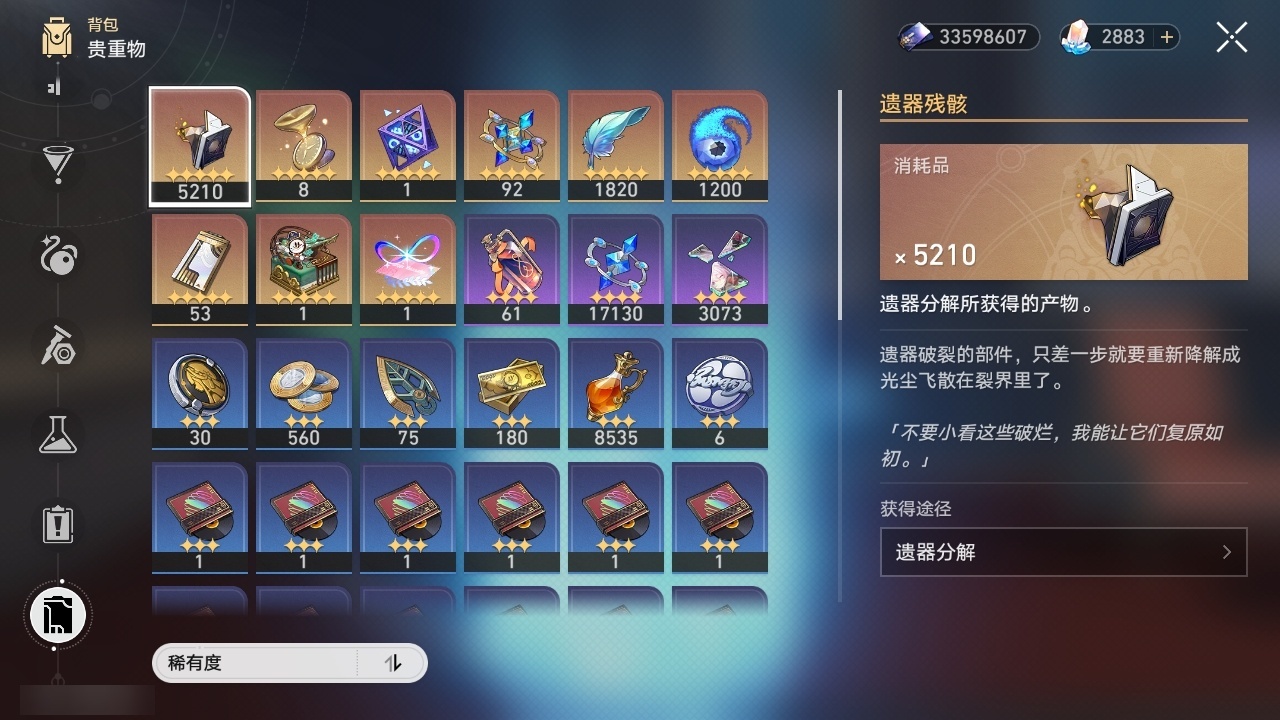Open the backpack icon at the top of sidebar
This screenshot has height=720, width=1280.
[57, 38]
